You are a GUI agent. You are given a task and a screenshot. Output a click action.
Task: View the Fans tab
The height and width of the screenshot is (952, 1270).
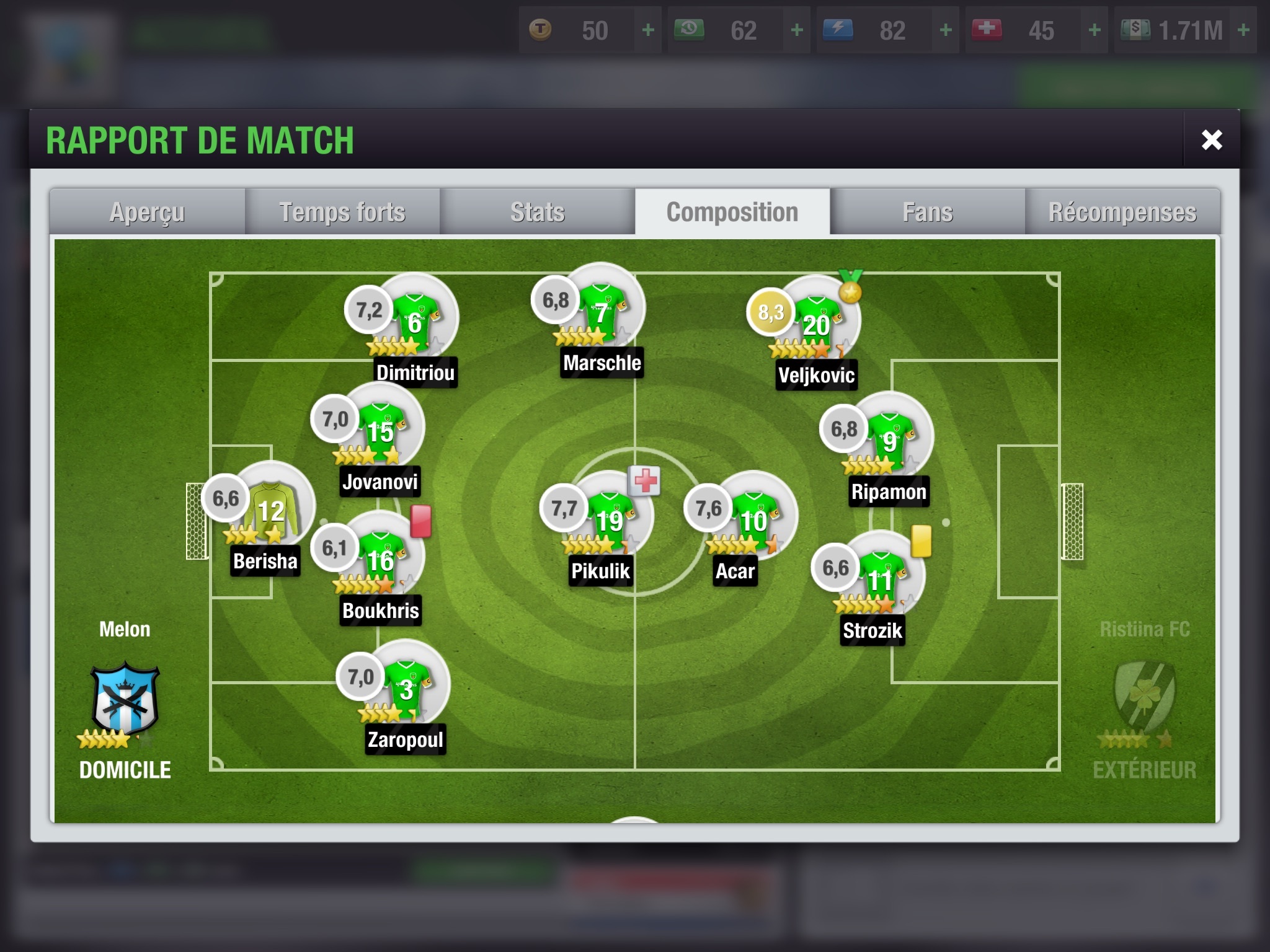click(x=928, y=212)
